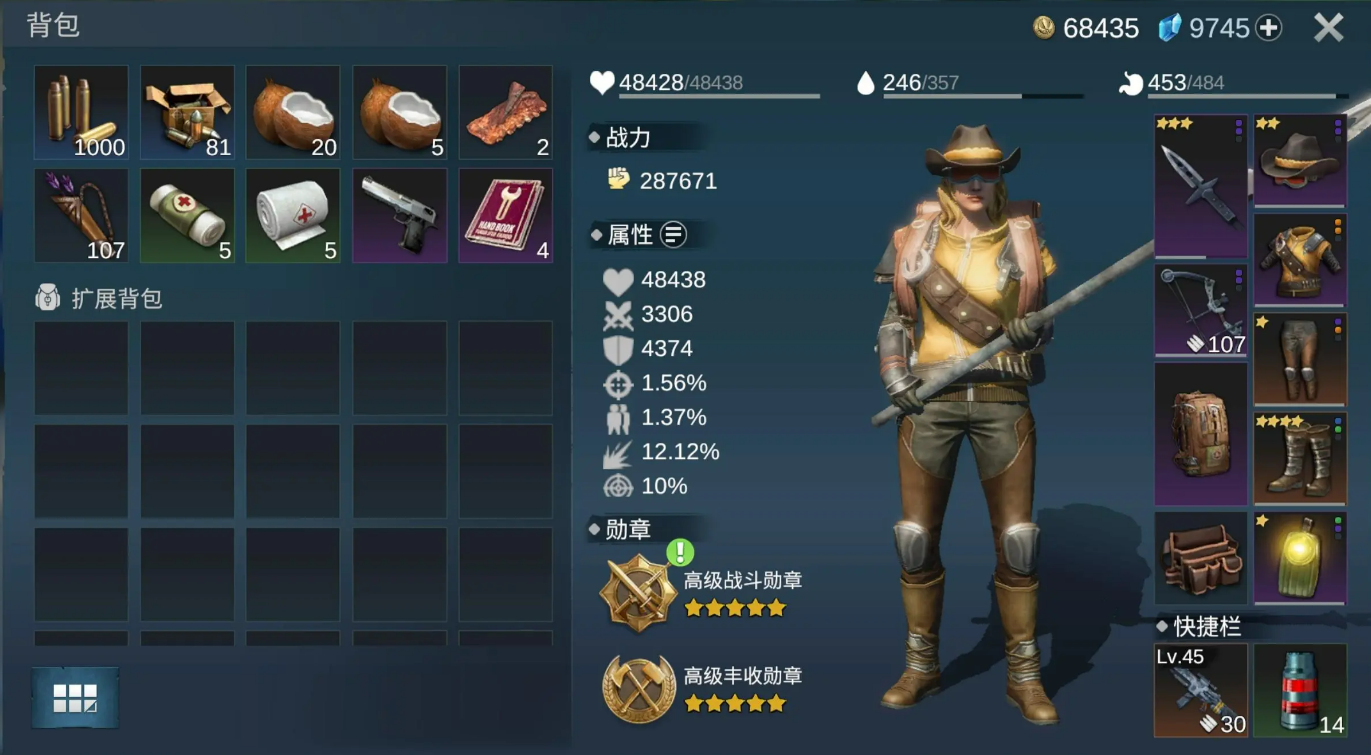Open the red handbook item
The width and height of the screenshot is (1371, 755).
505,215
